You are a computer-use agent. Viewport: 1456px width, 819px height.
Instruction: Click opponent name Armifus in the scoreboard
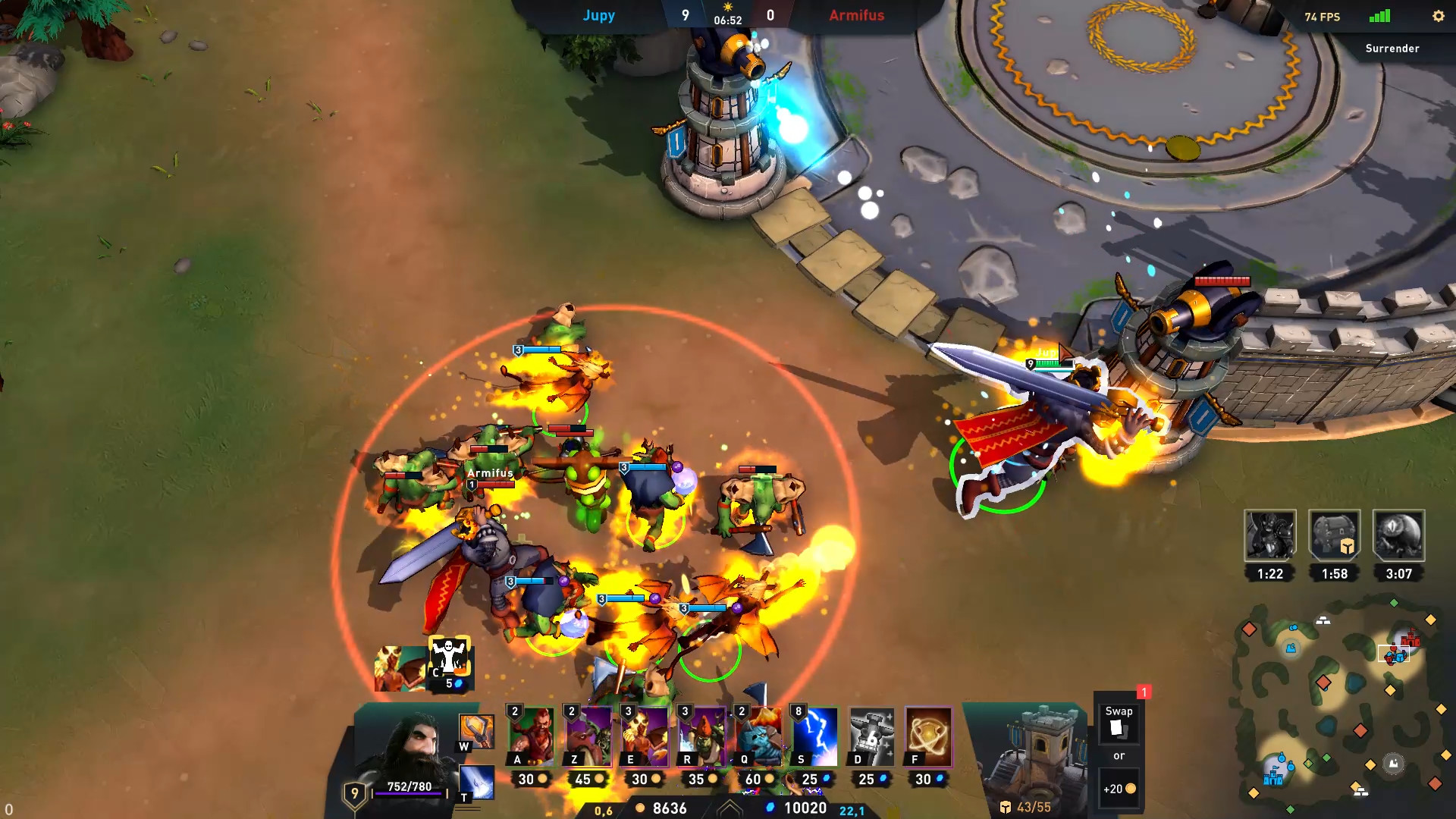(x=856, y=15)
